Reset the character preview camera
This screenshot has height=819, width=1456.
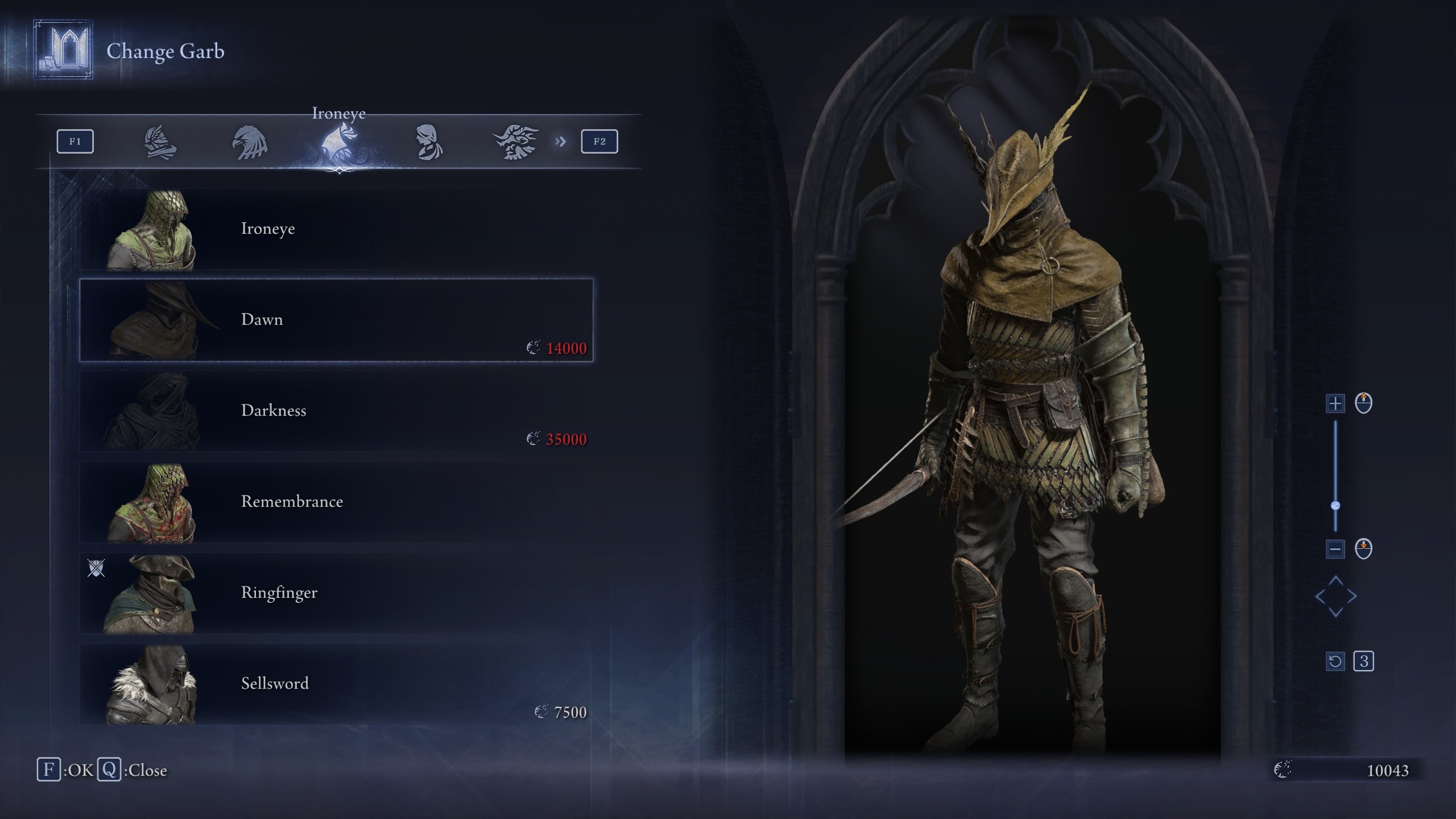pos(1335,661)
